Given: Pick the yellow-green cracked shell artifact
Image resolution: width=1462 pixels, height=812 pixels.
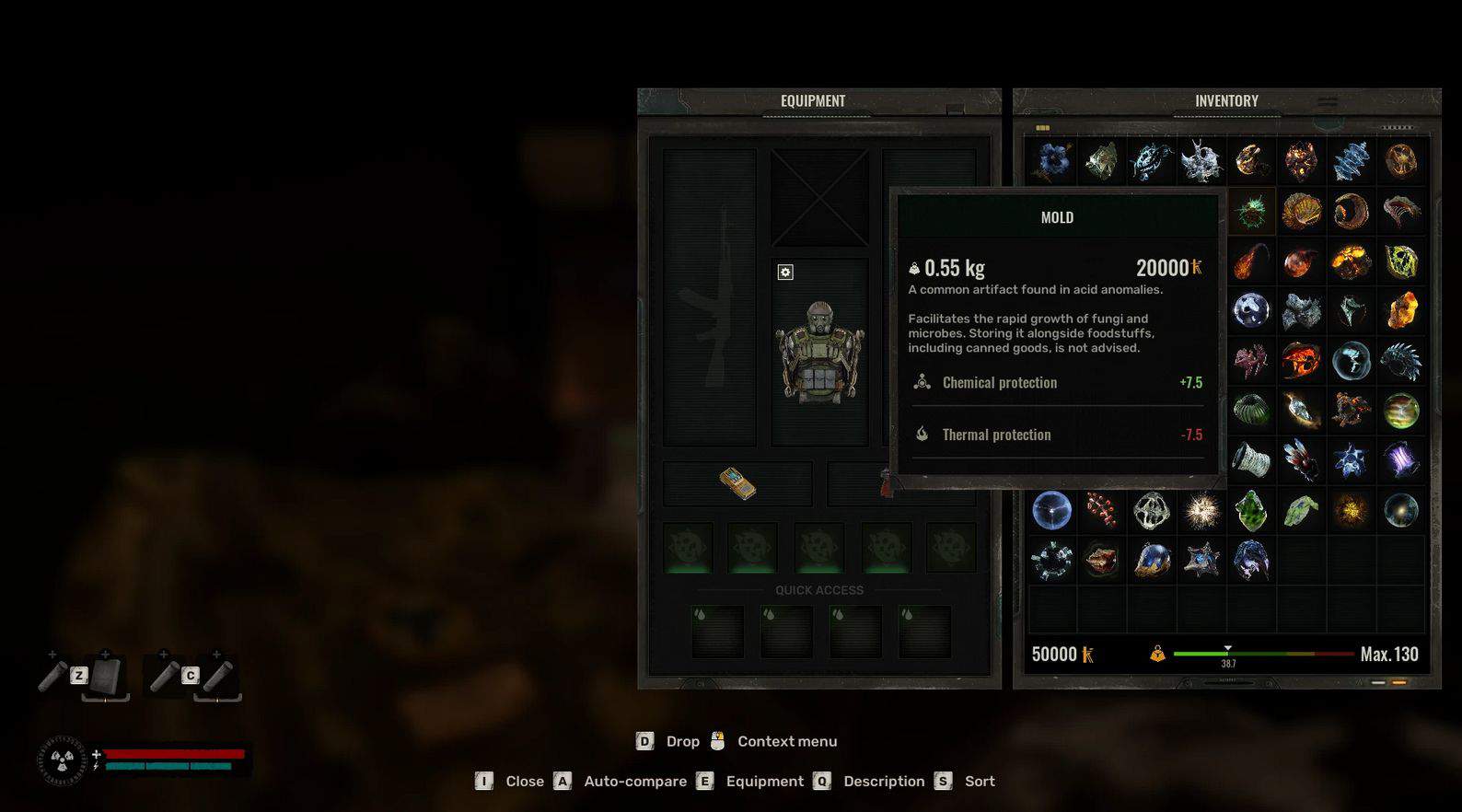Looking at the screenshot, I should tap(1400, 261).
